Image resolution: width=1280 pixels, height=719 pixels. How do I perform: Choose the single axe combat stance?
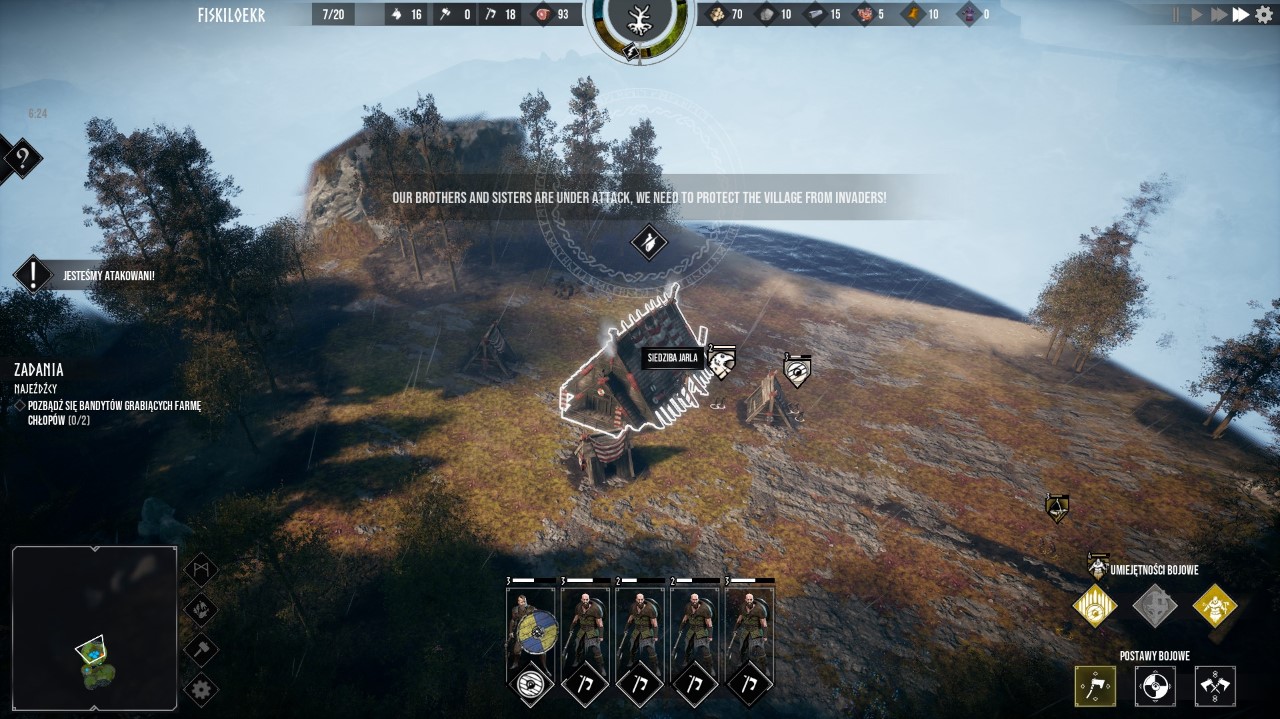click(1095, 687)
